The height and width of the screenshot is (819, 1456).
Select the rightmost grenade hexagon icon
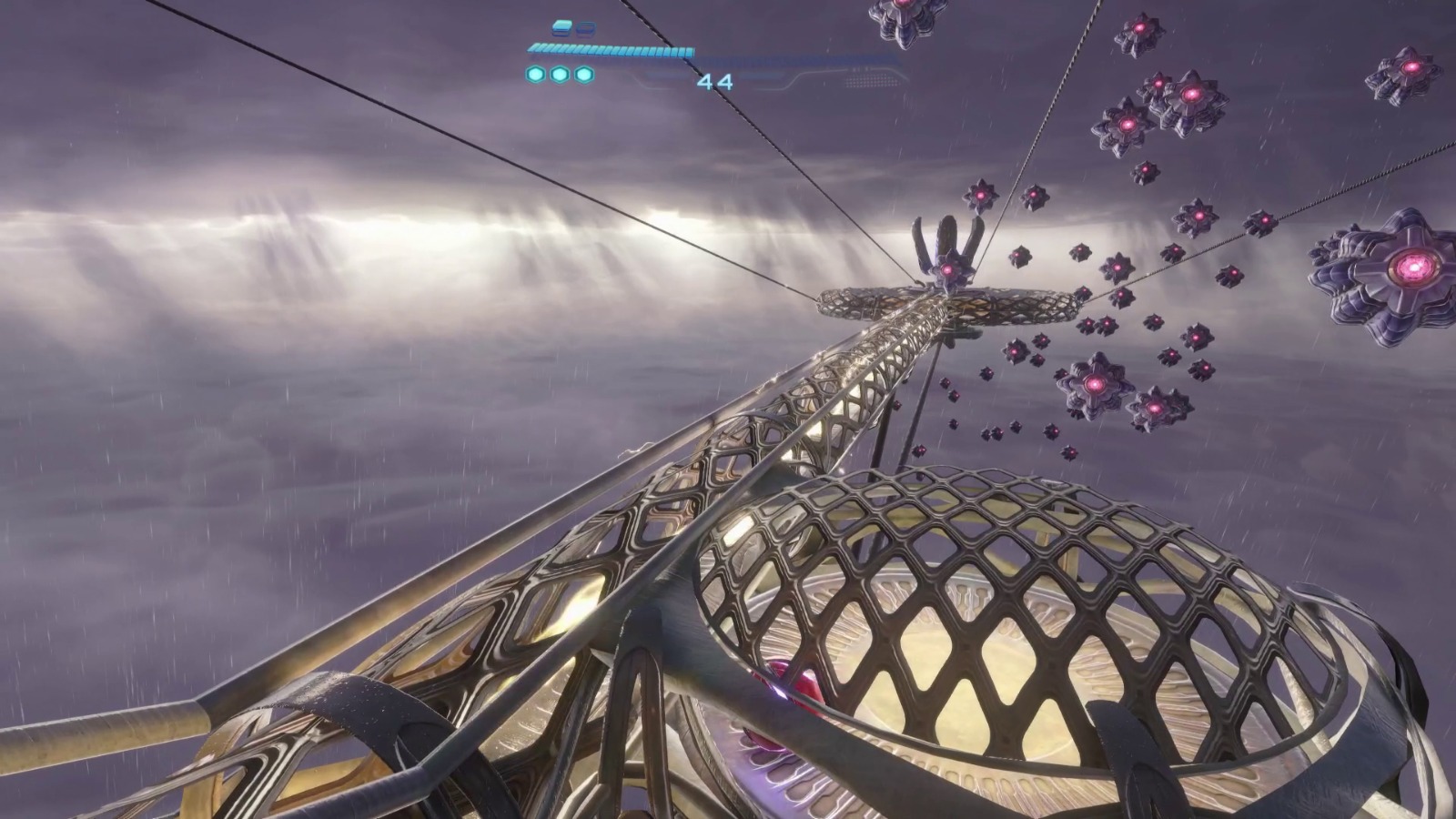click(x=582, y=75)
